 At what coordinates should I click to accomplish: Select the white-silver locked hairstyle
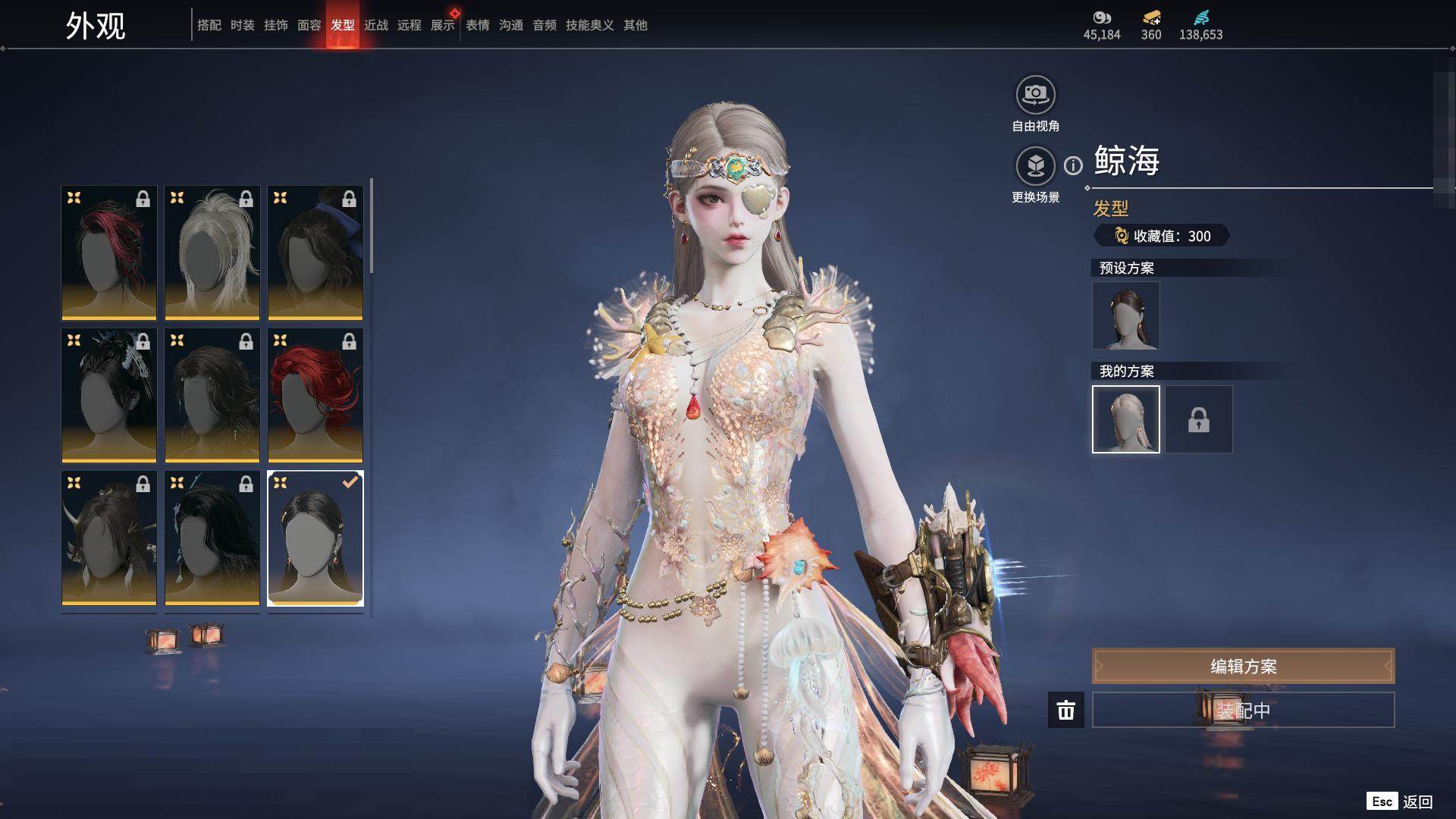click(x=212, y=253)
